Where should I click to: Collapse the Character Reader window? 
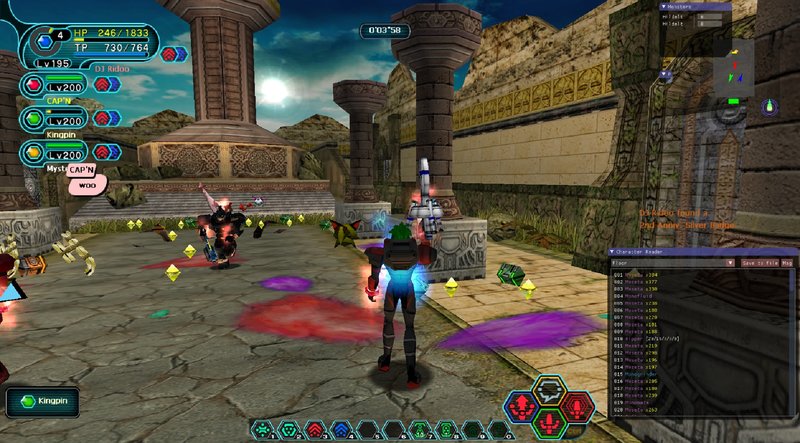point(612,252)
